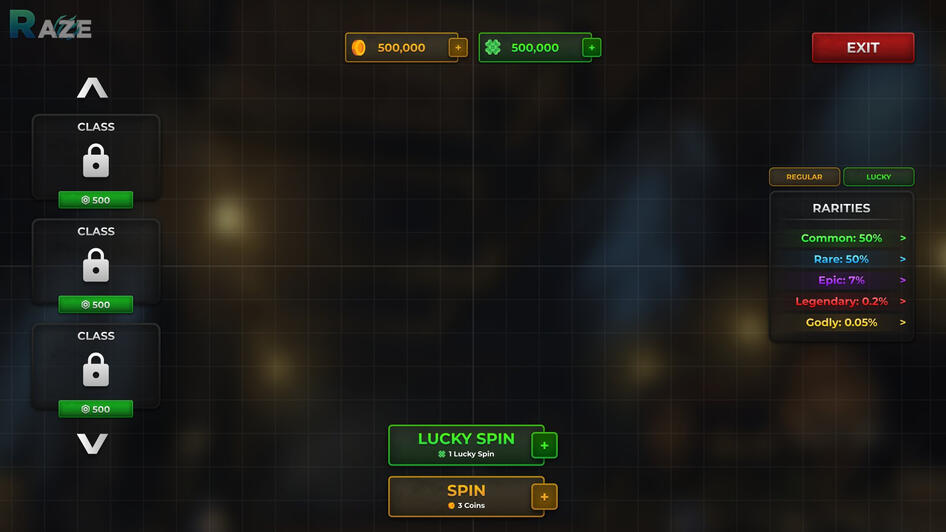Add more green clover currency
Image resolution: width=946 pixels, height=532 pixels.
(x=591, y=48)
